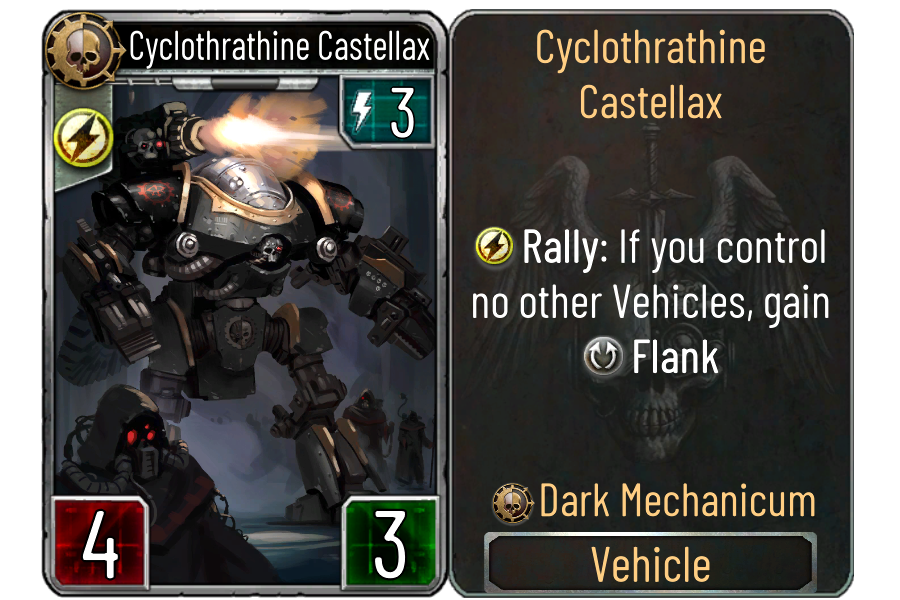The image size is (900, 600).
Task: Select the Vehicle type bar
Action: [651, 564]
